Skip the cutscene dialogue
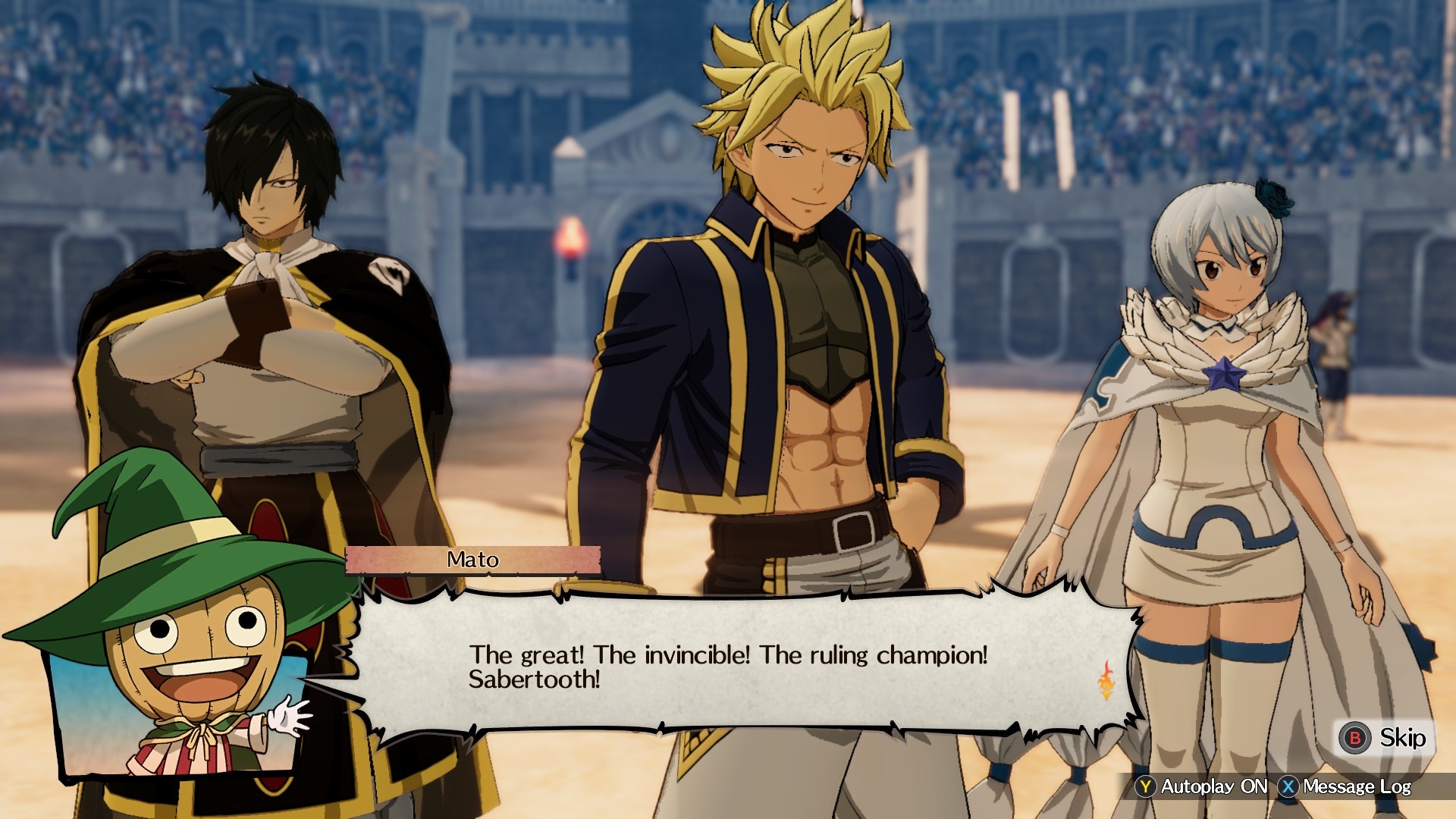Screen dimensions: 1456x819 (1383, 737)
